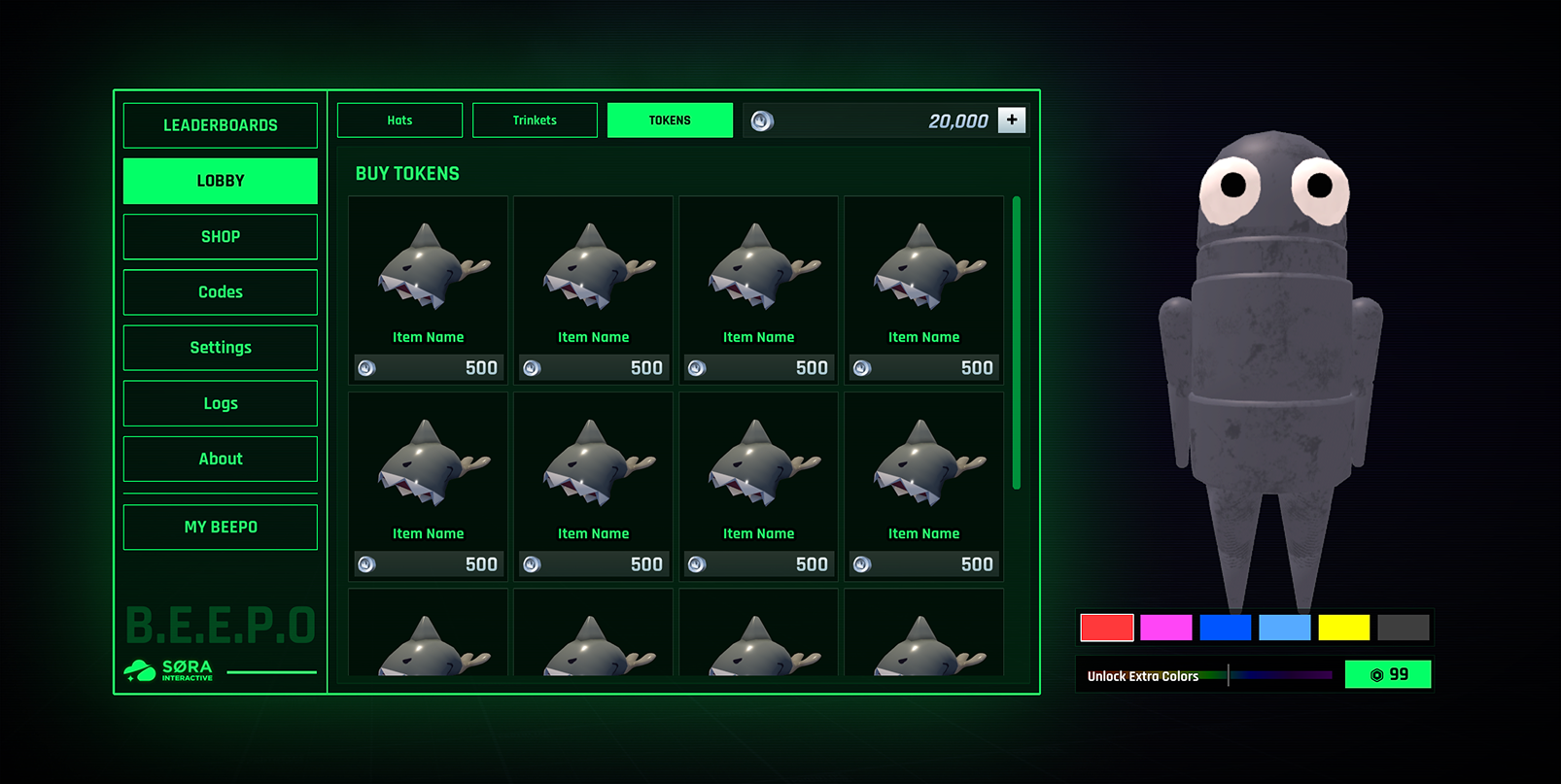Choose the red color swatch
The height and width of the screenshot is (784, 1561).
point(1107,628)
